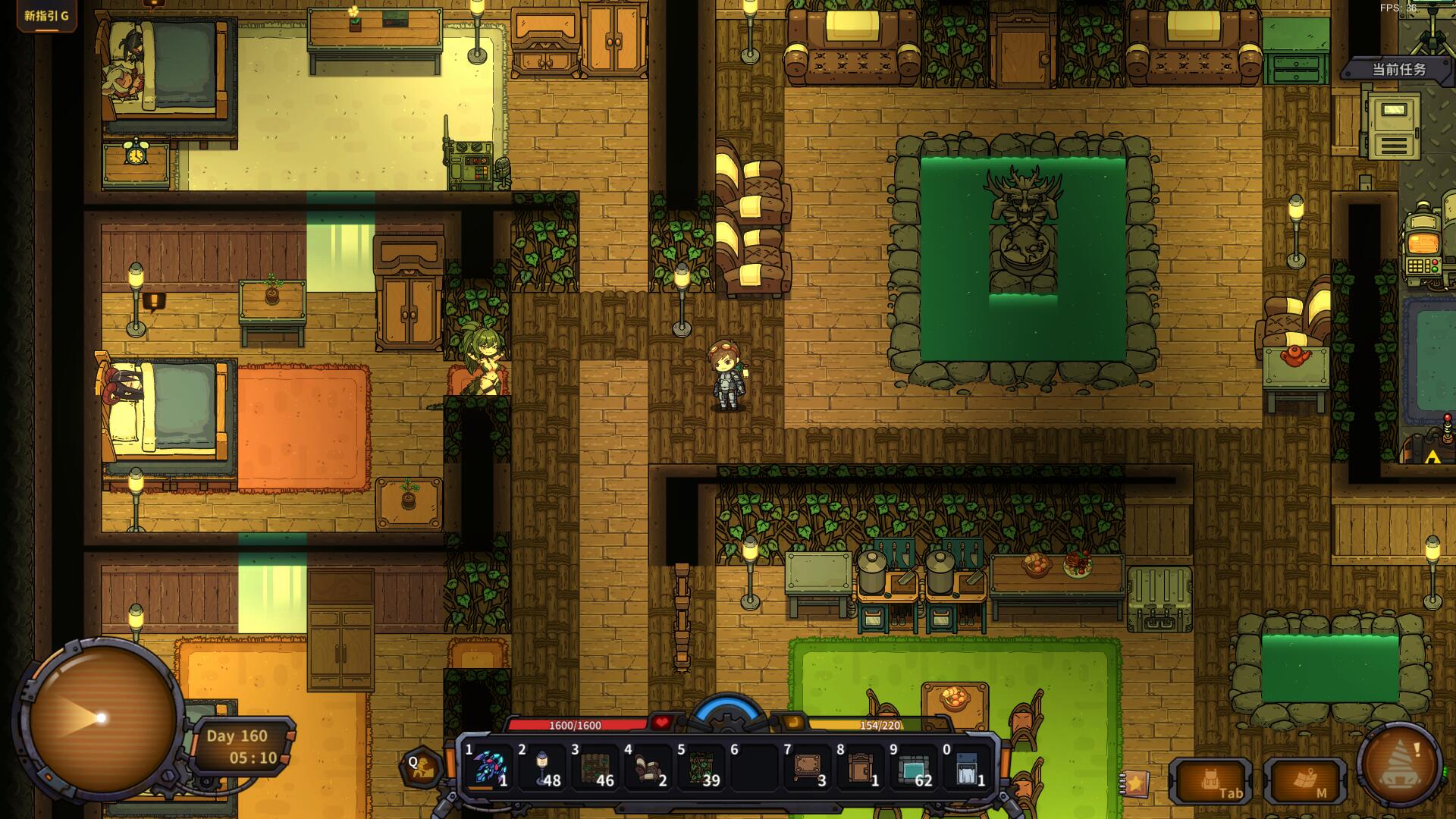Click the round drill base button
This screenshot has width=1456, height=819.
click(1400, 764)
